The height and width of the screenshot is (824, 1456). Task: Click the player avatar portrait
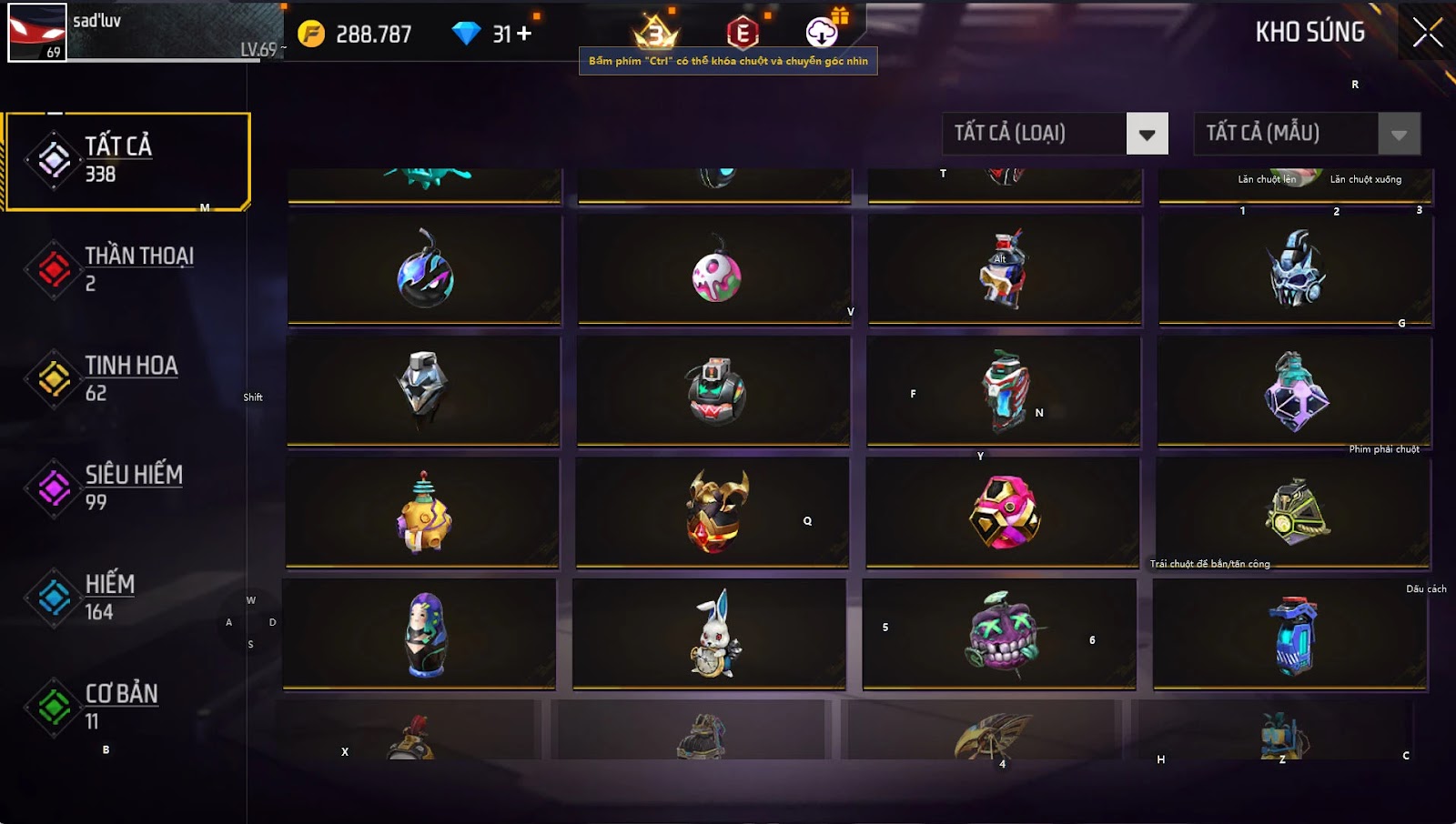36,32
